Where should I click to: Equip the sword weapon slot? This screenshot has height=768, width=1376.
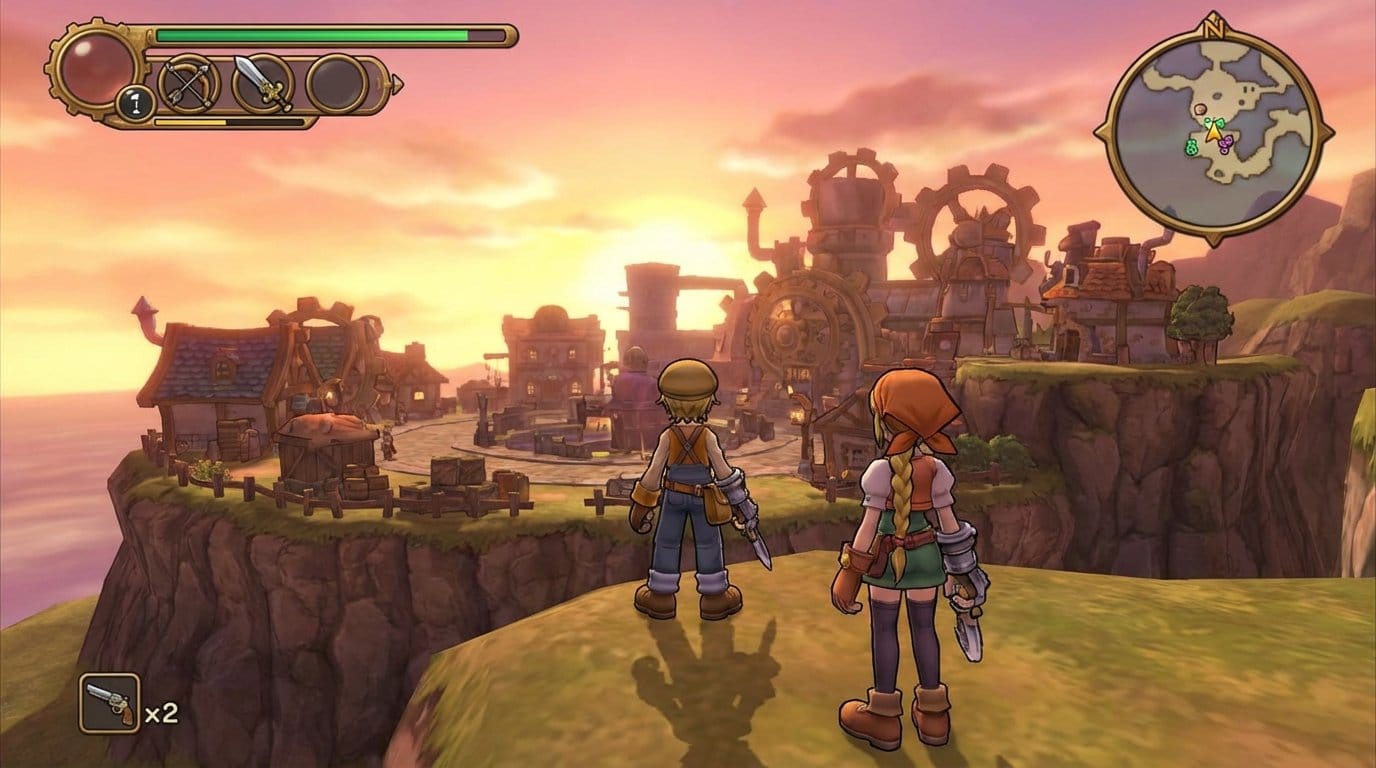[x=262, y=83]
